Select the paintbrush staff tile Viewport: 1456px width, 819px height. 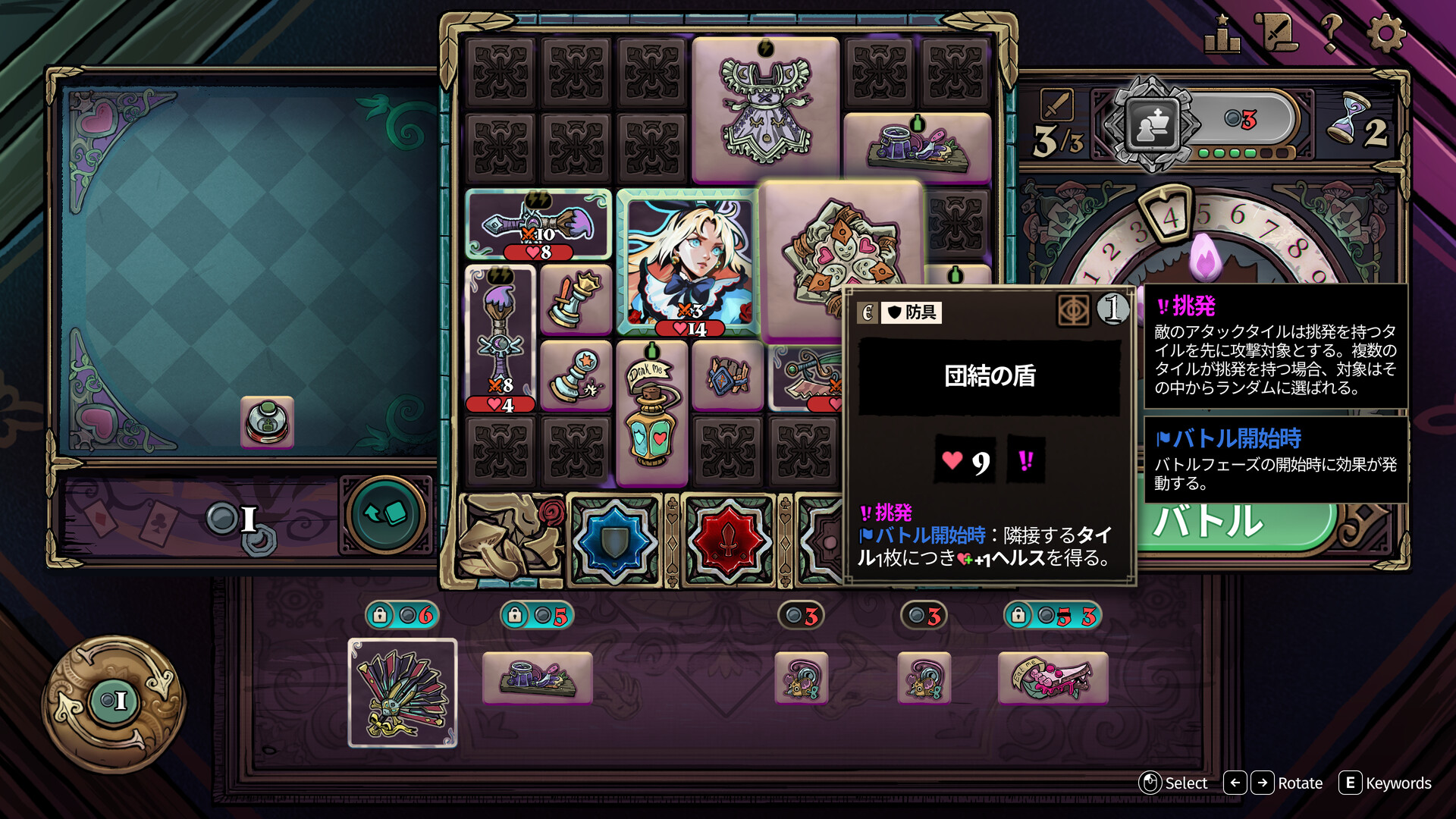click(500, 338)
